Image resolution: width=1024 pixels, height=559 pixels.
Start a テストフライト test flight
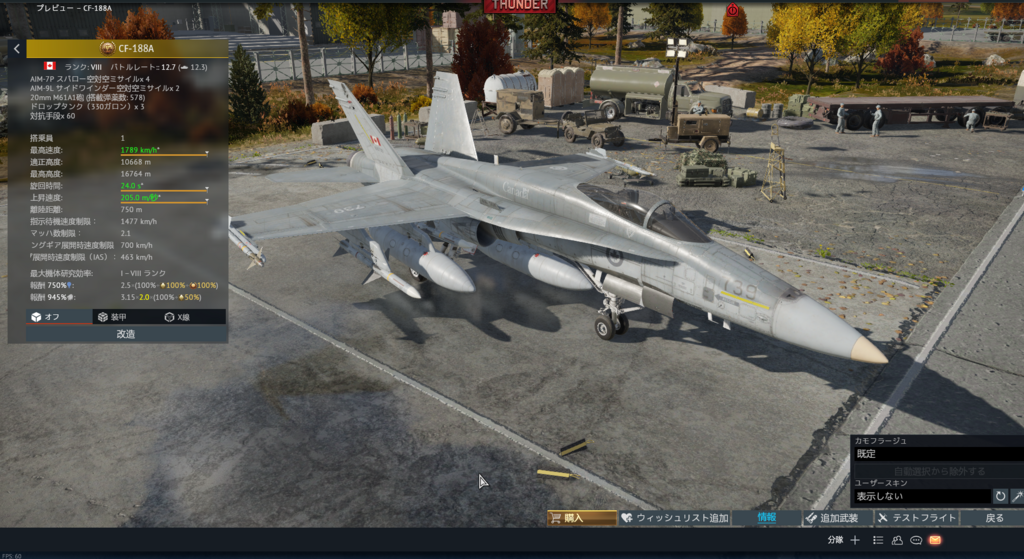click(915, 518)
